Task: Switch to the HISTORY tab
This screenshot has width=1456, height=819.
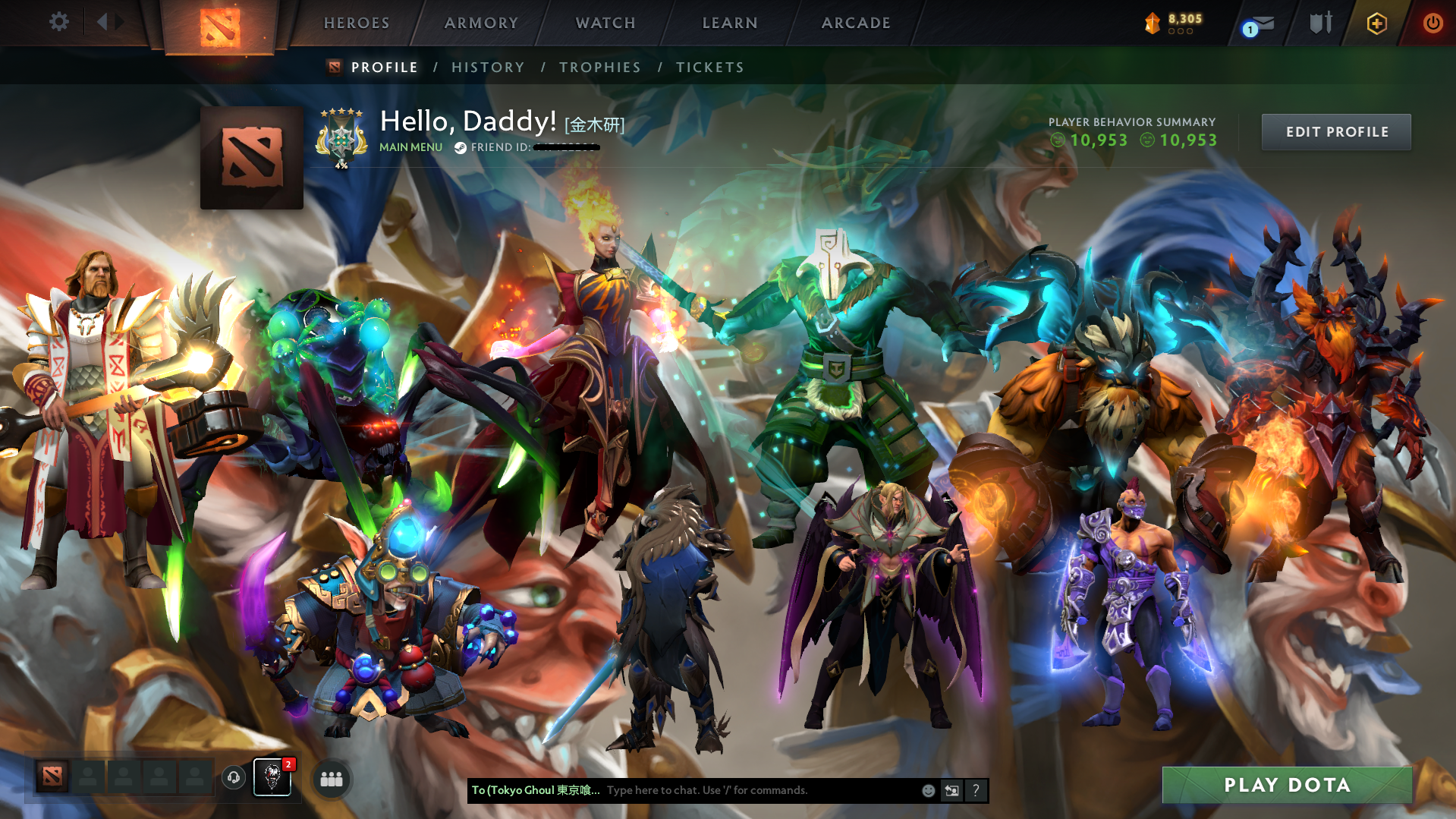Action: click(x=488, y=67)
